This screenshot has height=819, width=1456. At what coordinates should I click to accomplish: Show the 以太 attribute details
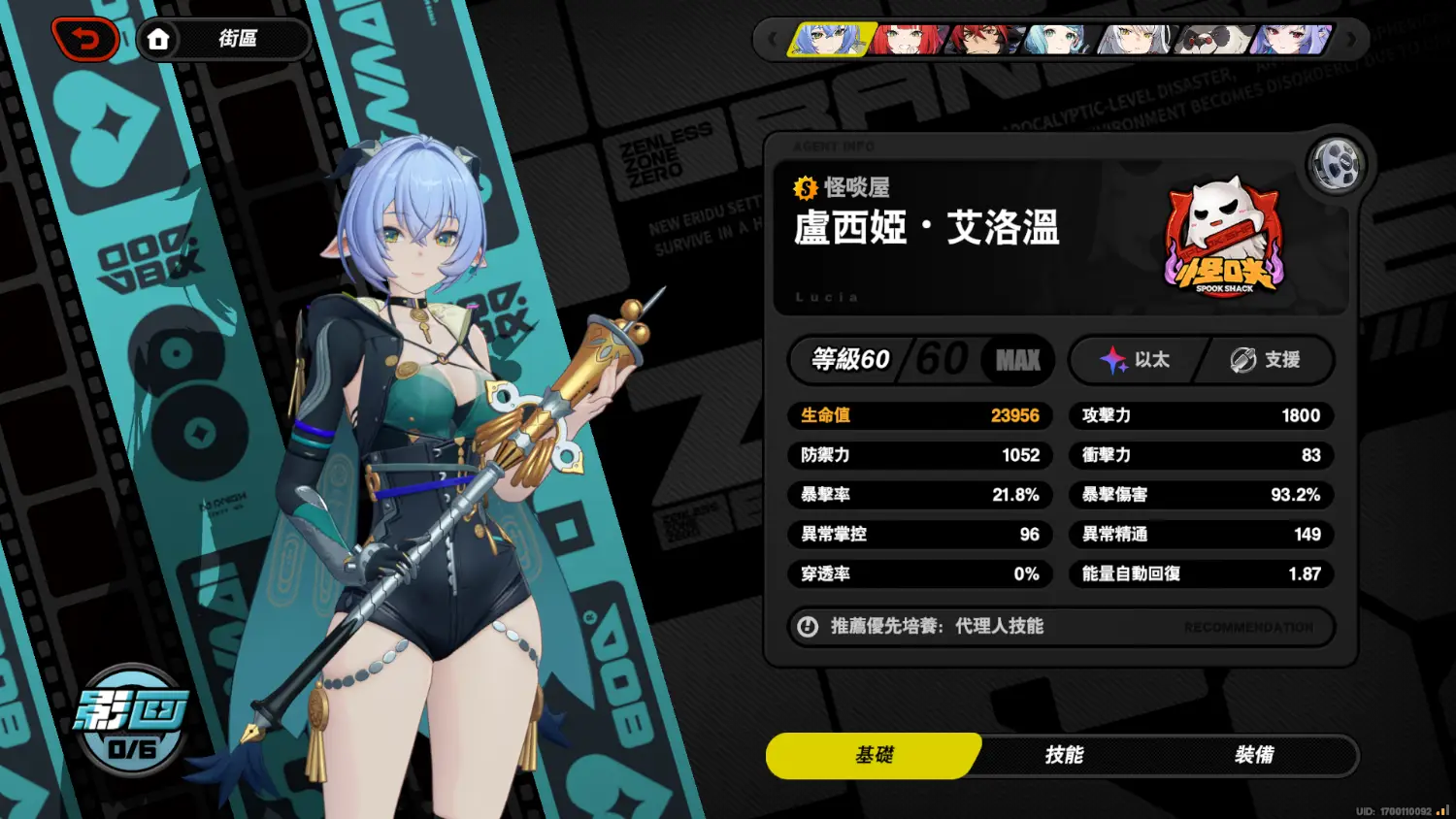1136,360
